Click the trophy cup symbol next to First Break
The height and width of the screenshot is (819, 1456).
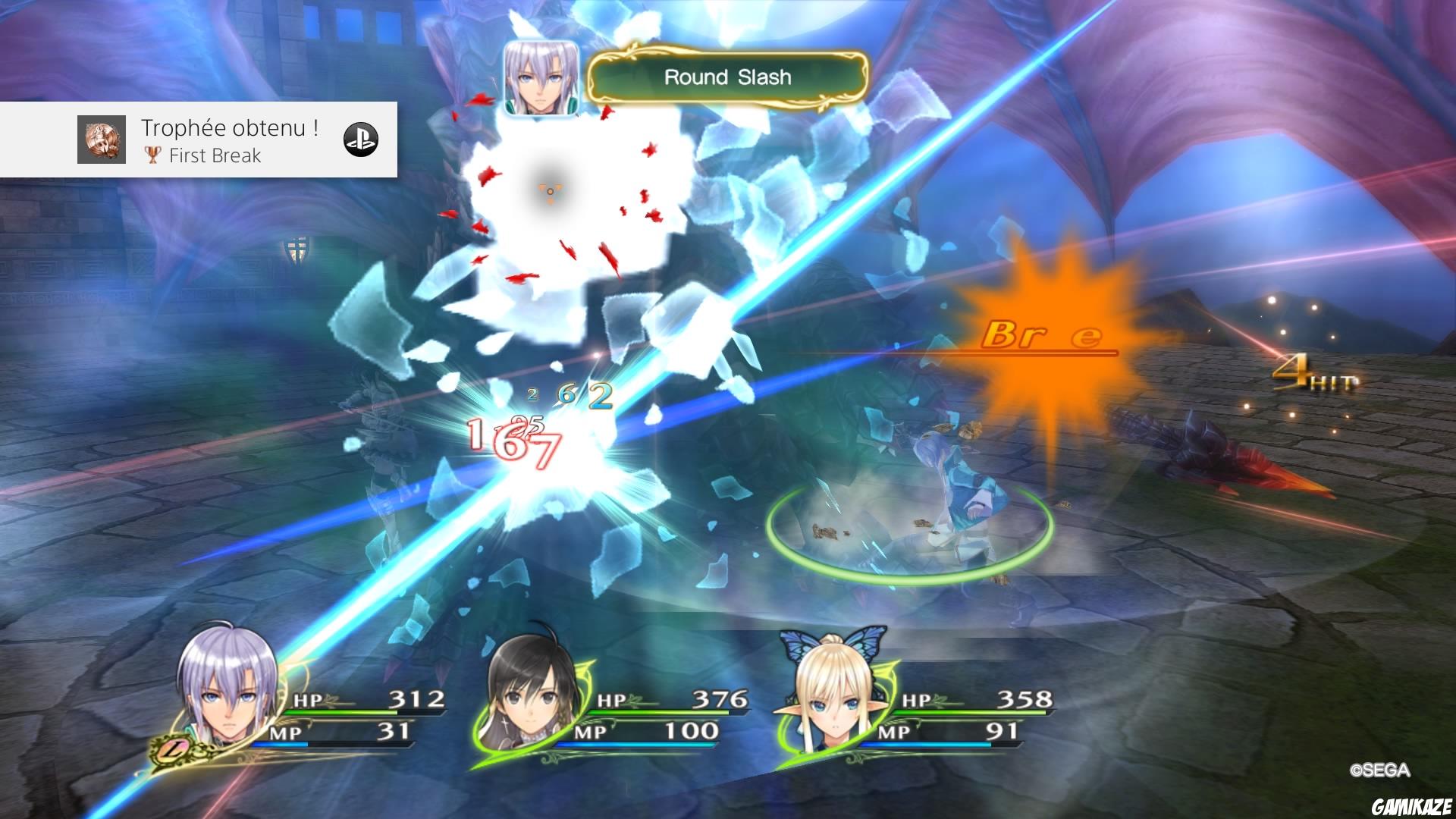pos(153,156)
